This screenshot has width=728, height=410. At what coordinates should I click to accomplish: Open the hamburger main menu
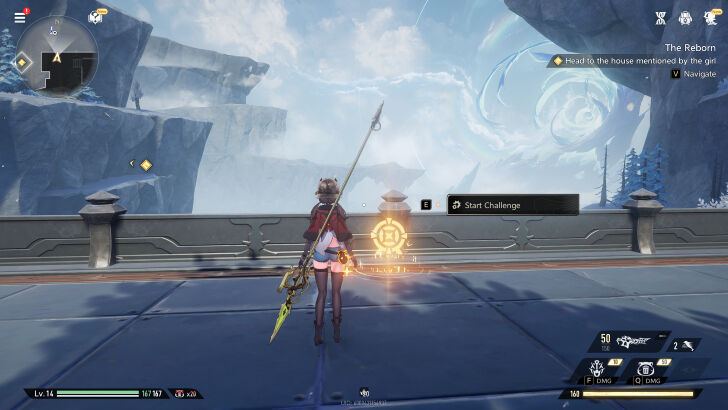(19, 17)
